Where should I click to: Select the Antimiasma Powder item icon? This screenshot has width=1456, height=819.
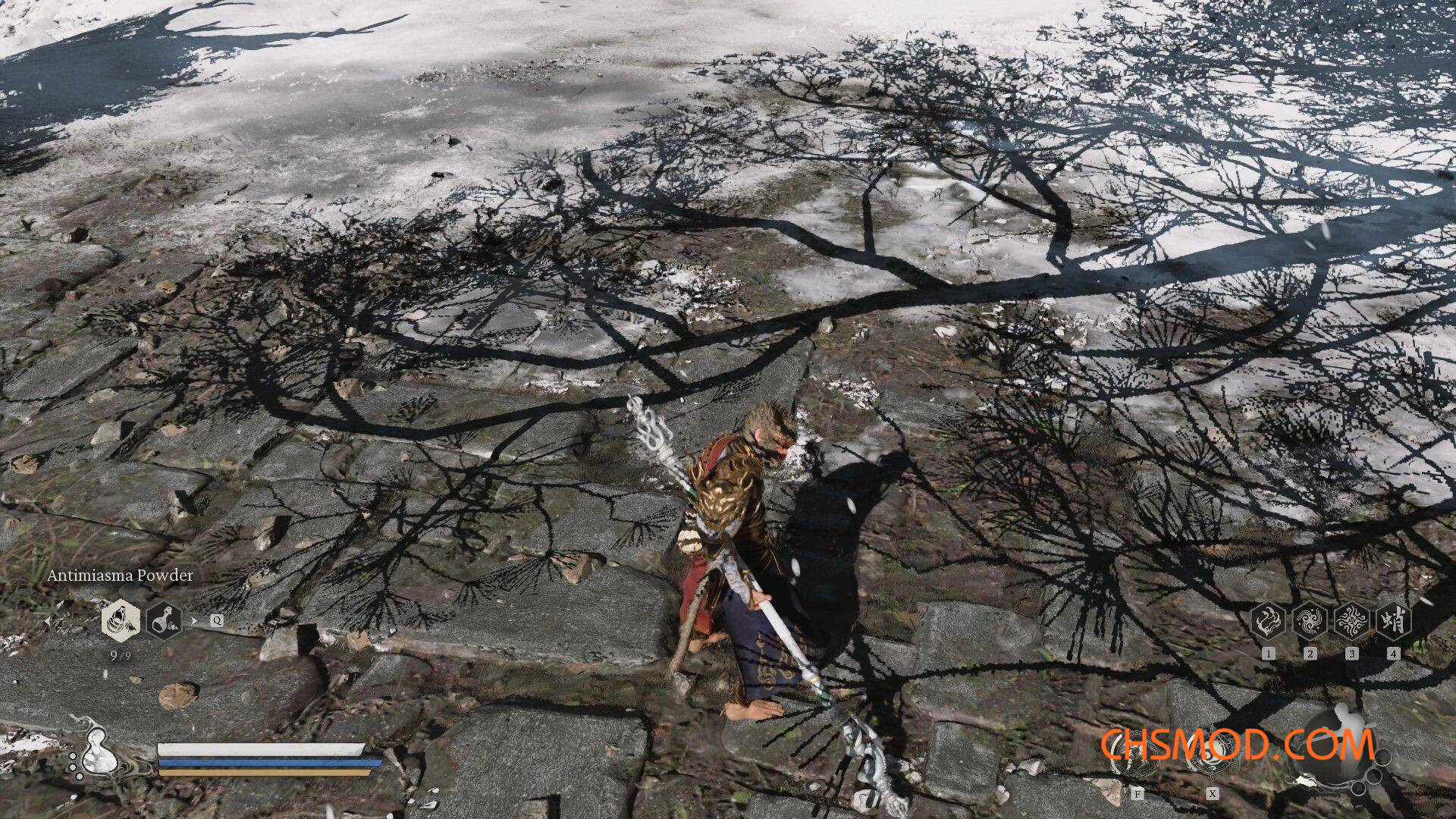(121, 620)
